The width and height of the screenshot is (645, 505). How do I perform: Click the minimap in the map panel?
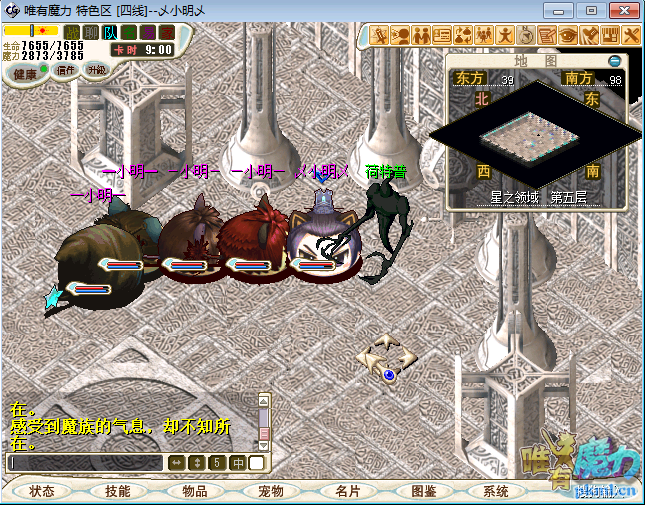536,135
